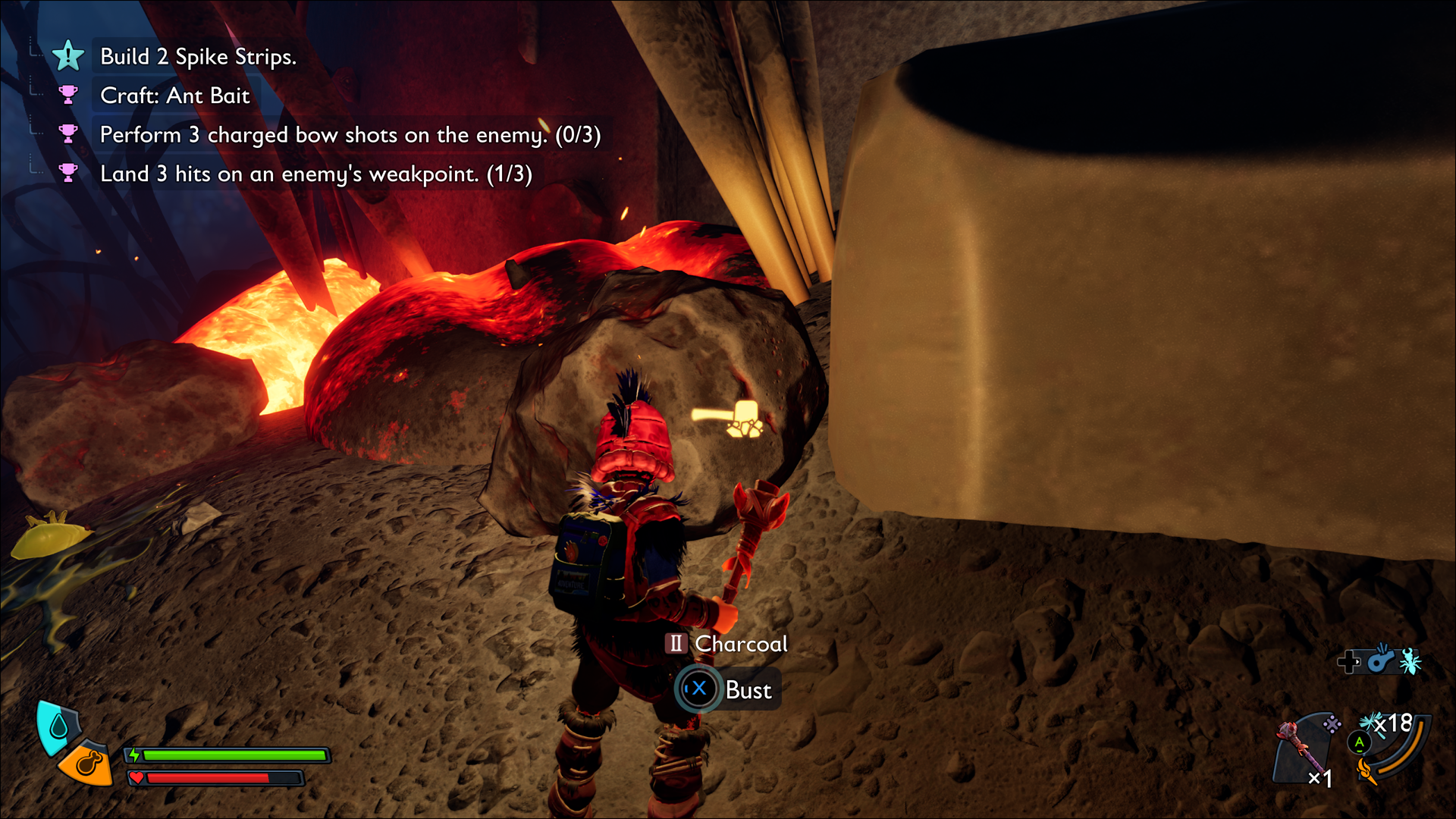Choose the enemy weakpoint hits challenge
This screenshot has height=819, width=1456.
click(315, 174)
